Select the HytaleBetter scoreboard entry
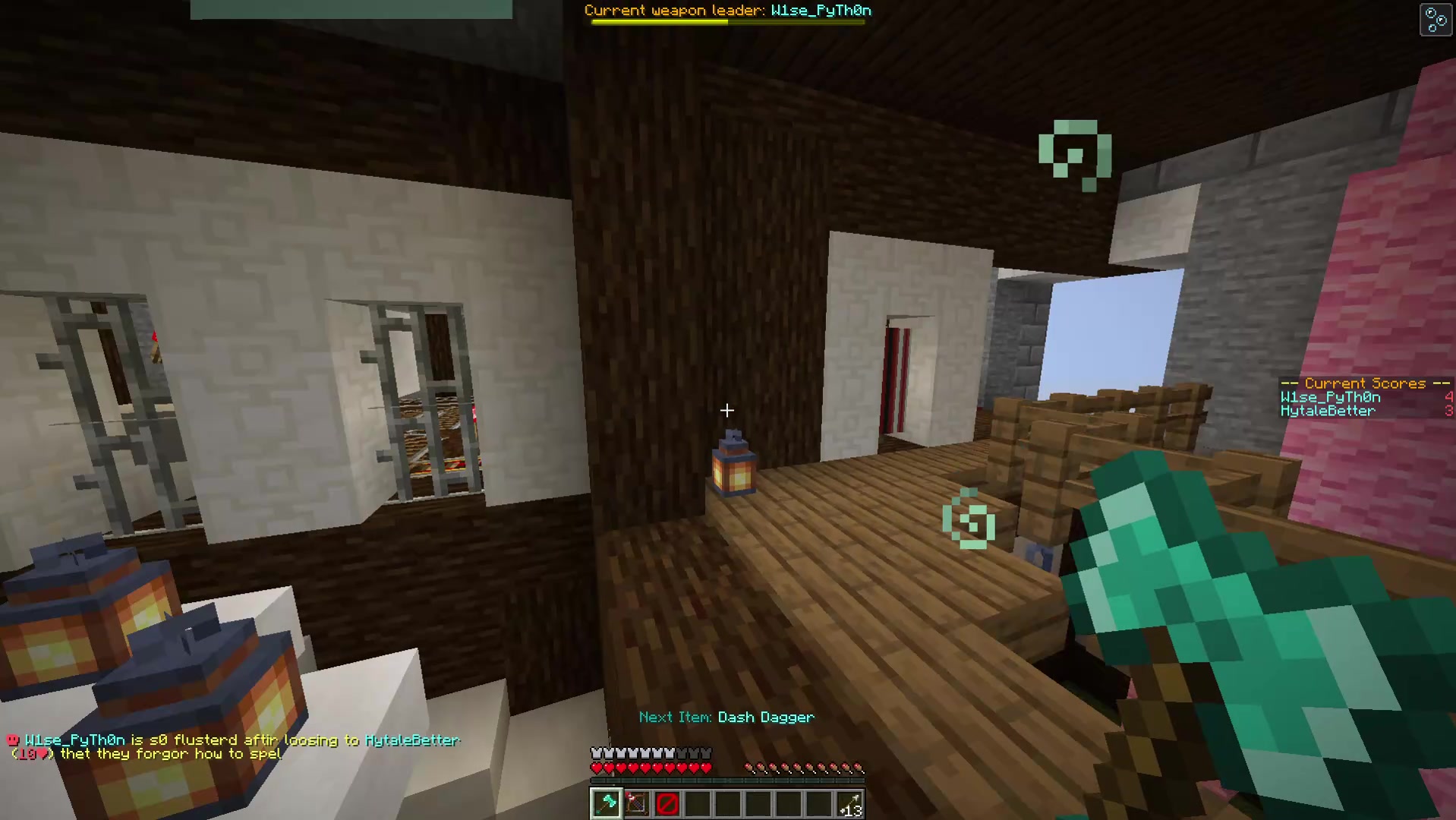Image resolution: width=1456 pixels, height=820 pixels. tap(1328, 410)
